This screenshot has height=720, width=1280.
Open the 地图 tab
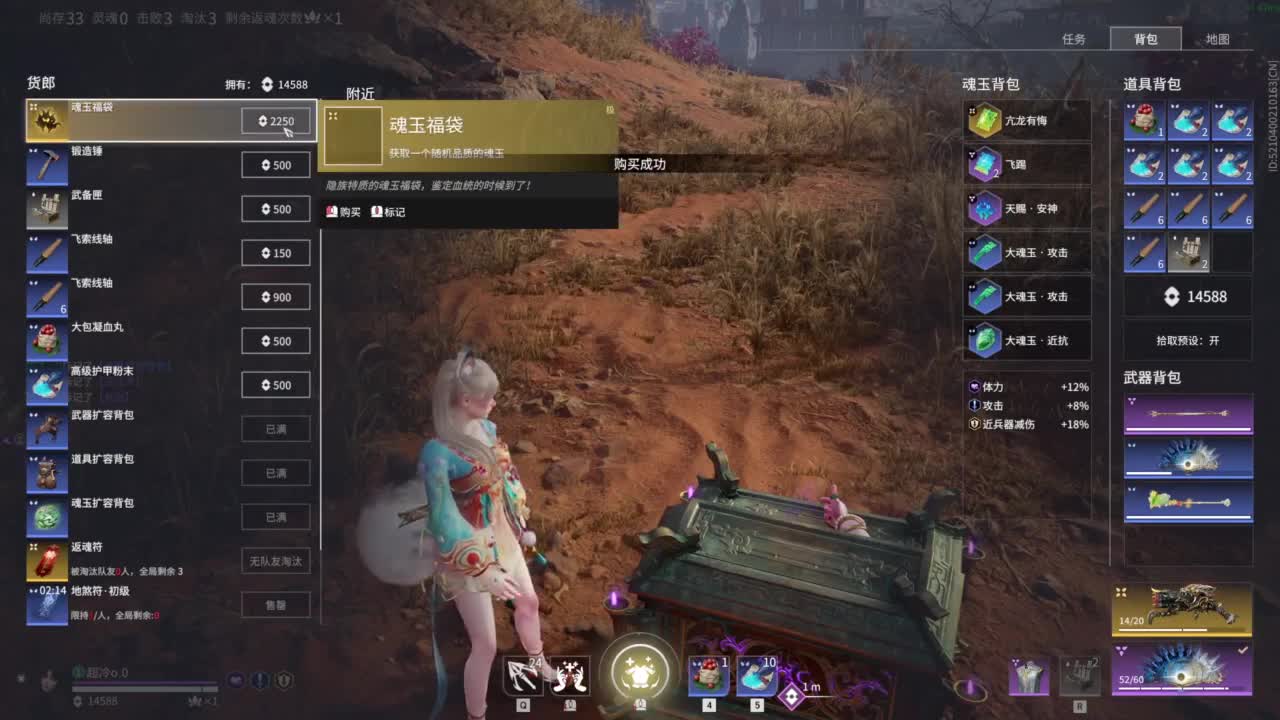pos(1219,37)
